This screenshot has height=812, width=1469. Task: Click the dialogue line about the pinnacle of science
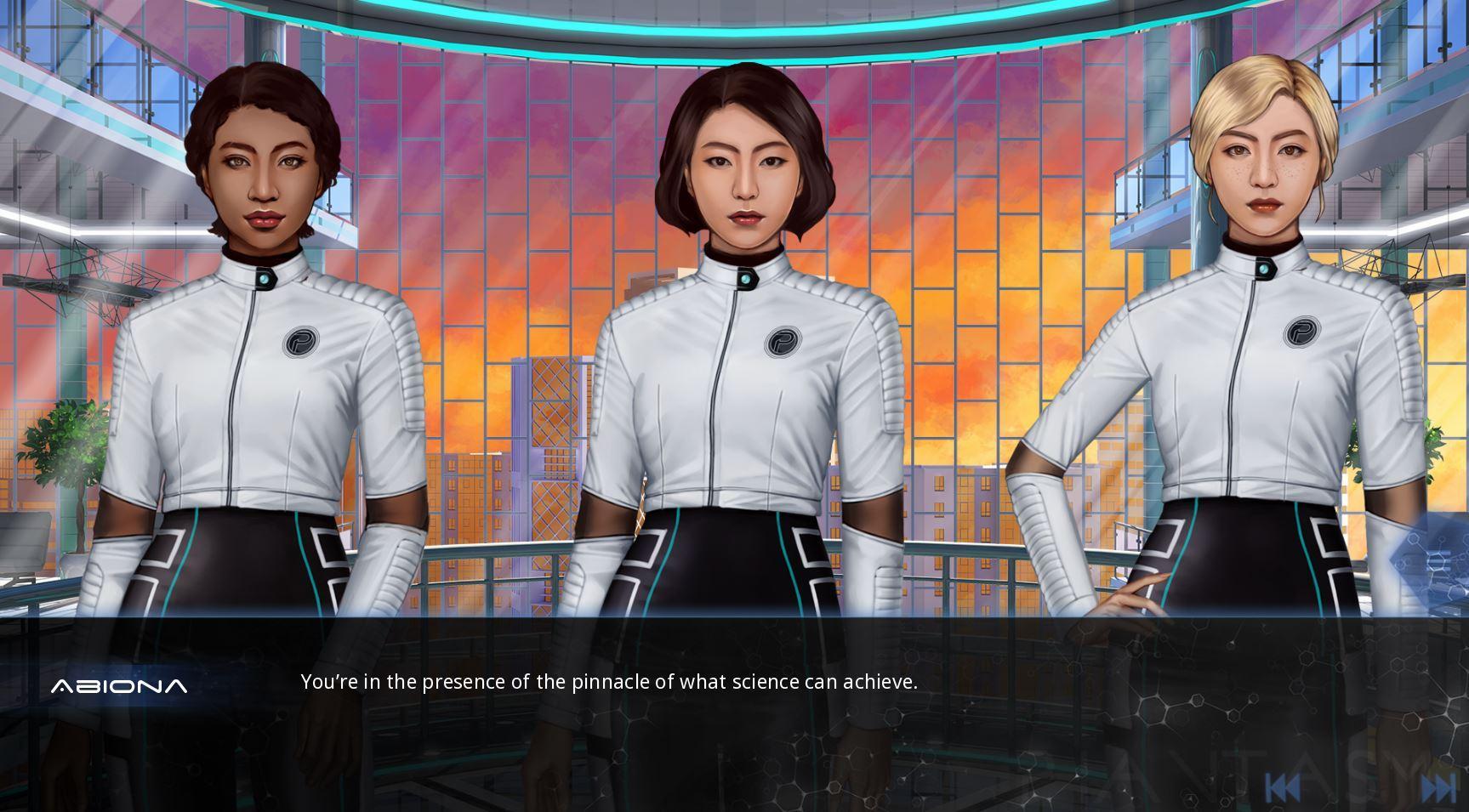pyautogui.click(x=609, y=681)
